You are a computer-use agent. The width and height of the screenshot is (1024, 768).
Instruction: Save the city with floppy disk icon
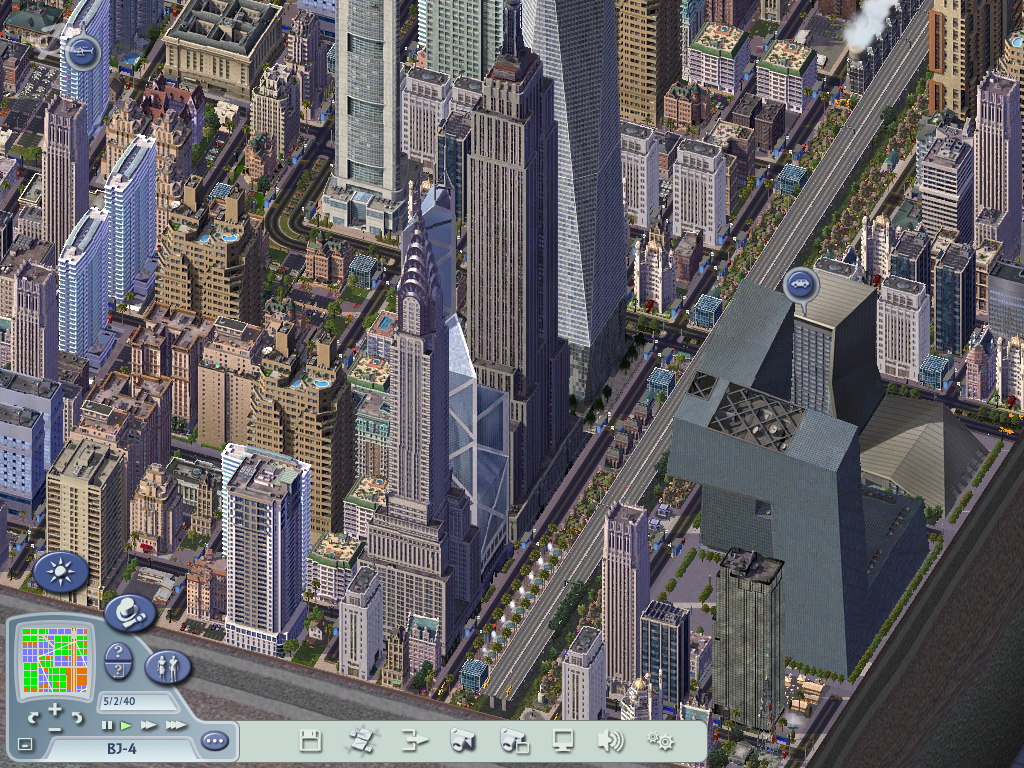tap(311, 741)
